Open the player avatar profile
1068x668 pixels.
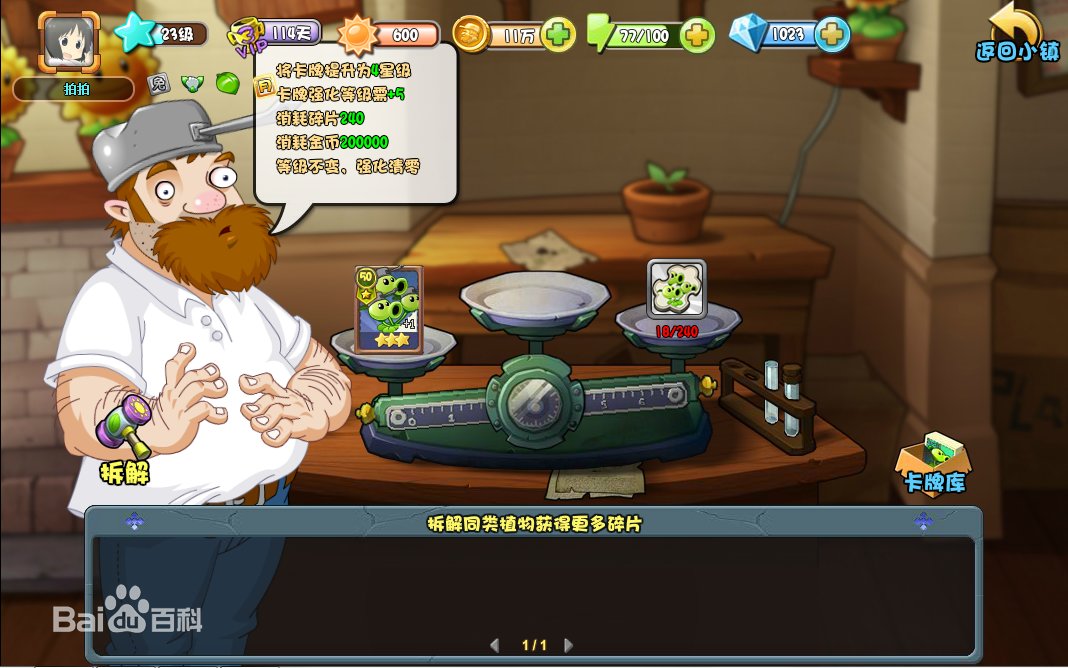click(x=69, y=40)
